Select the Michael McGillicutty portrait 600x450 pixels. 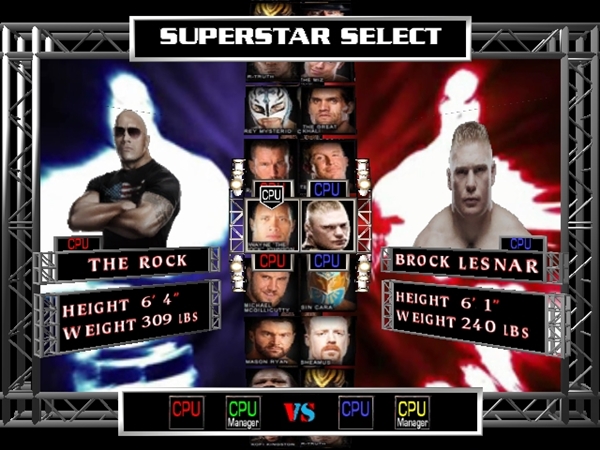tap(272, 290)
